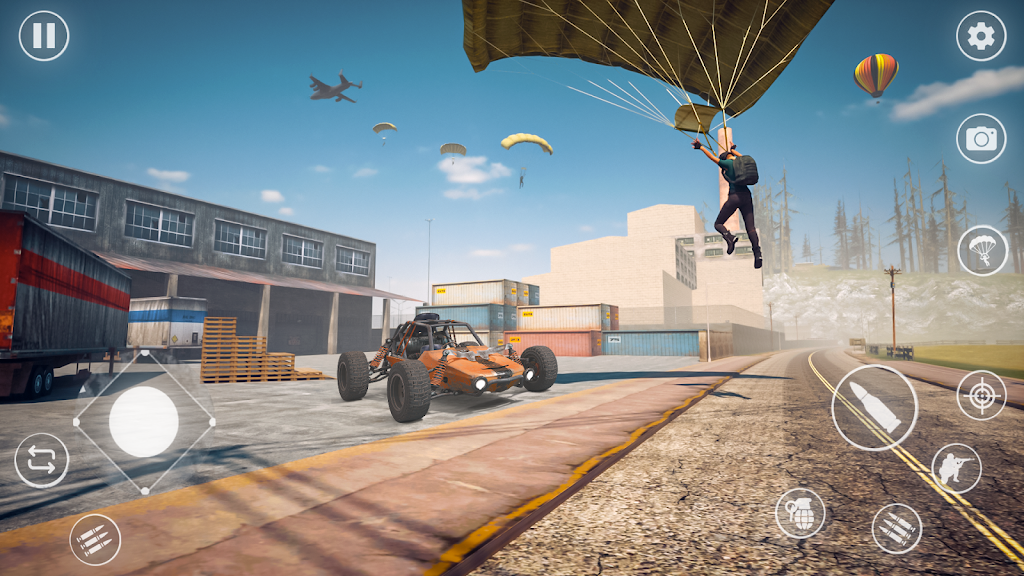1024x576 pixels.
Task: Aim with the crosshair scope button
Action: [x=981, y=395]
